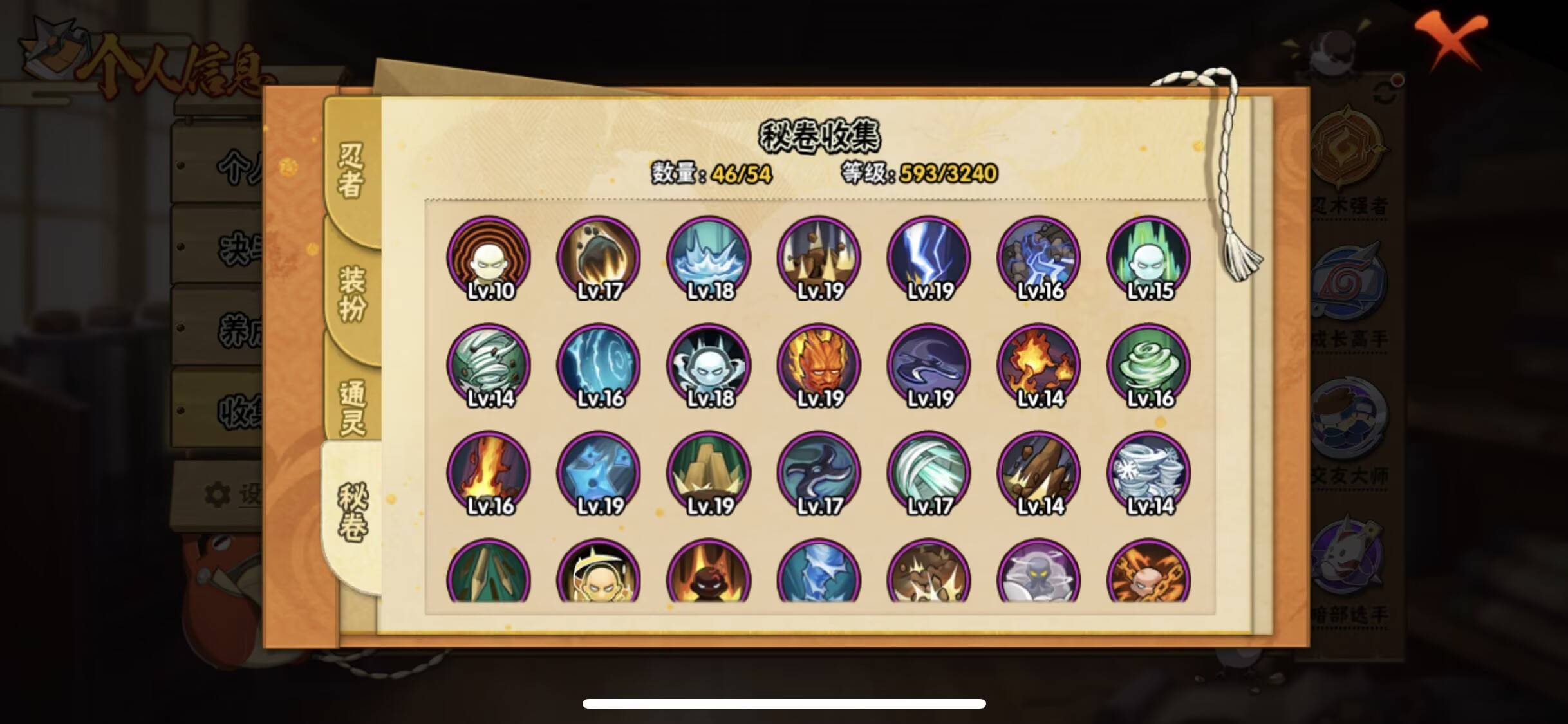This screenshot has height=724, width=1568.
Task: Select the Lv.18 water splash scroll
Action: pyautogui.click(x=709, y=257)
